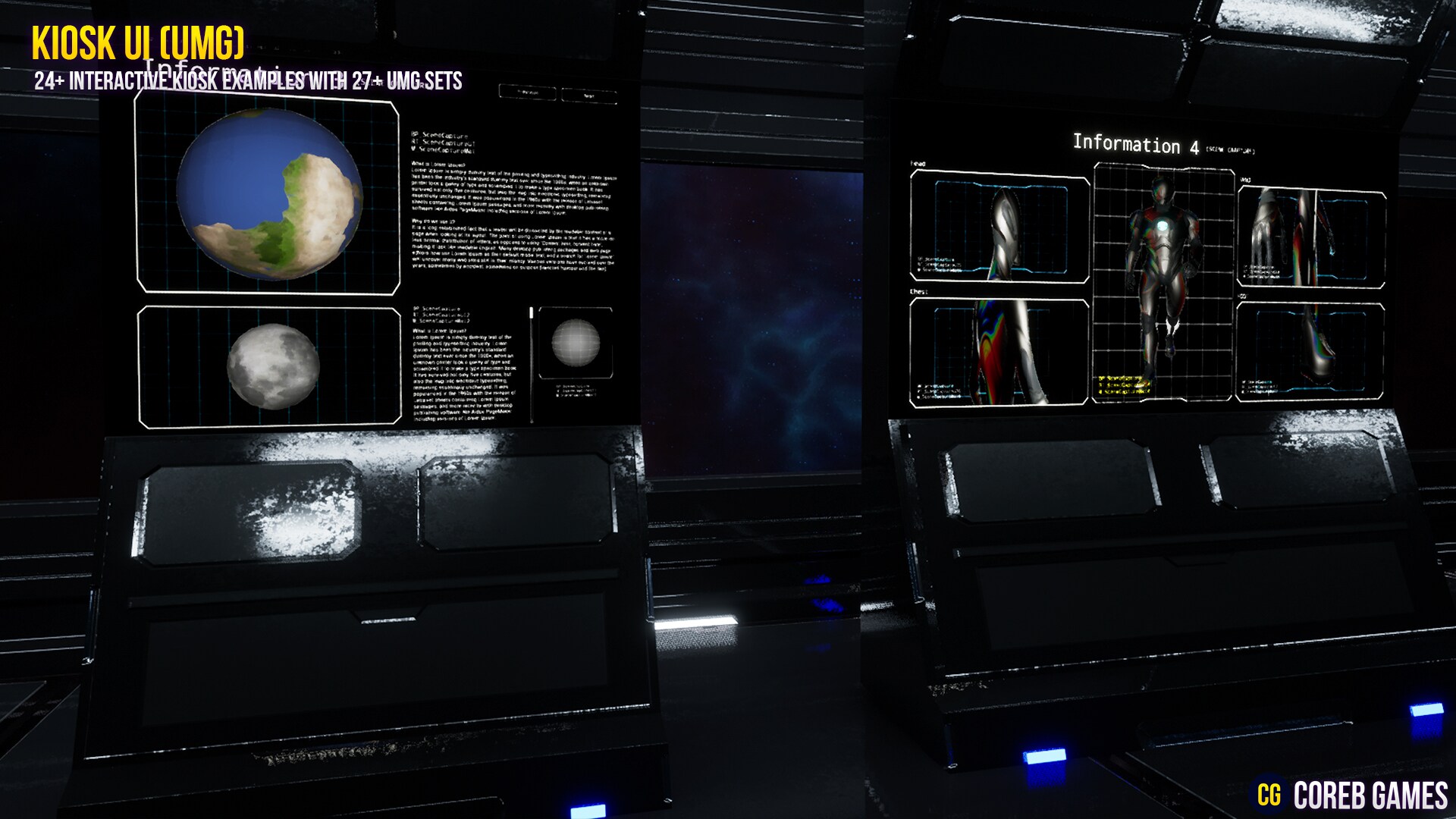Click the BP_SceneCapture text entry

point(440,135)
